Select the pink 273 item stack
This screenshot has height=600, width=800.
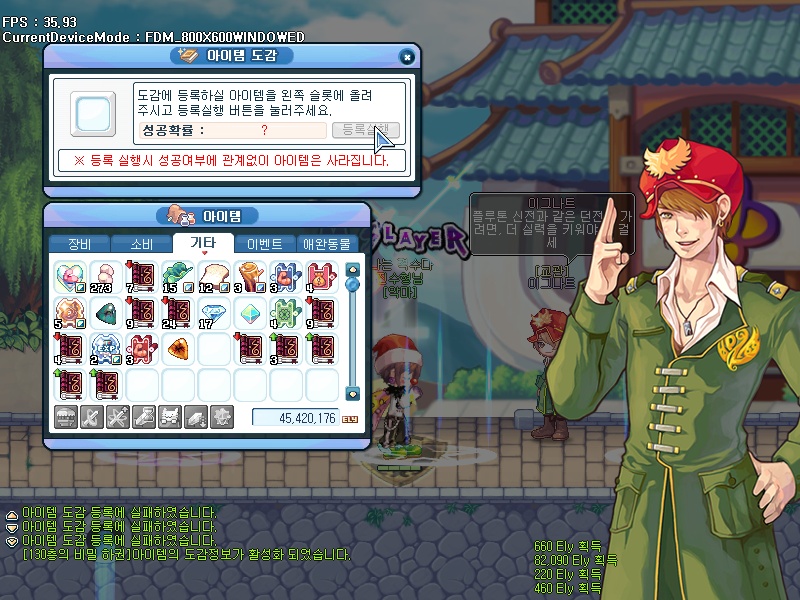coord(104,275)
